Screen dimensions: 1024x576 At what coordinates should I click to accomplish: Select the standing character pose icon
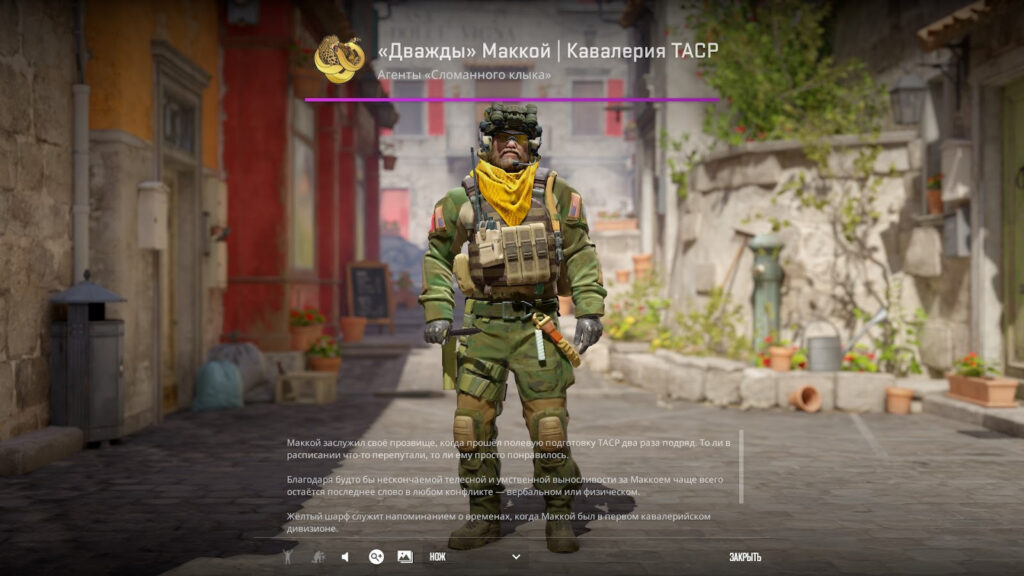pyautogui.click(x=287, y=557)
